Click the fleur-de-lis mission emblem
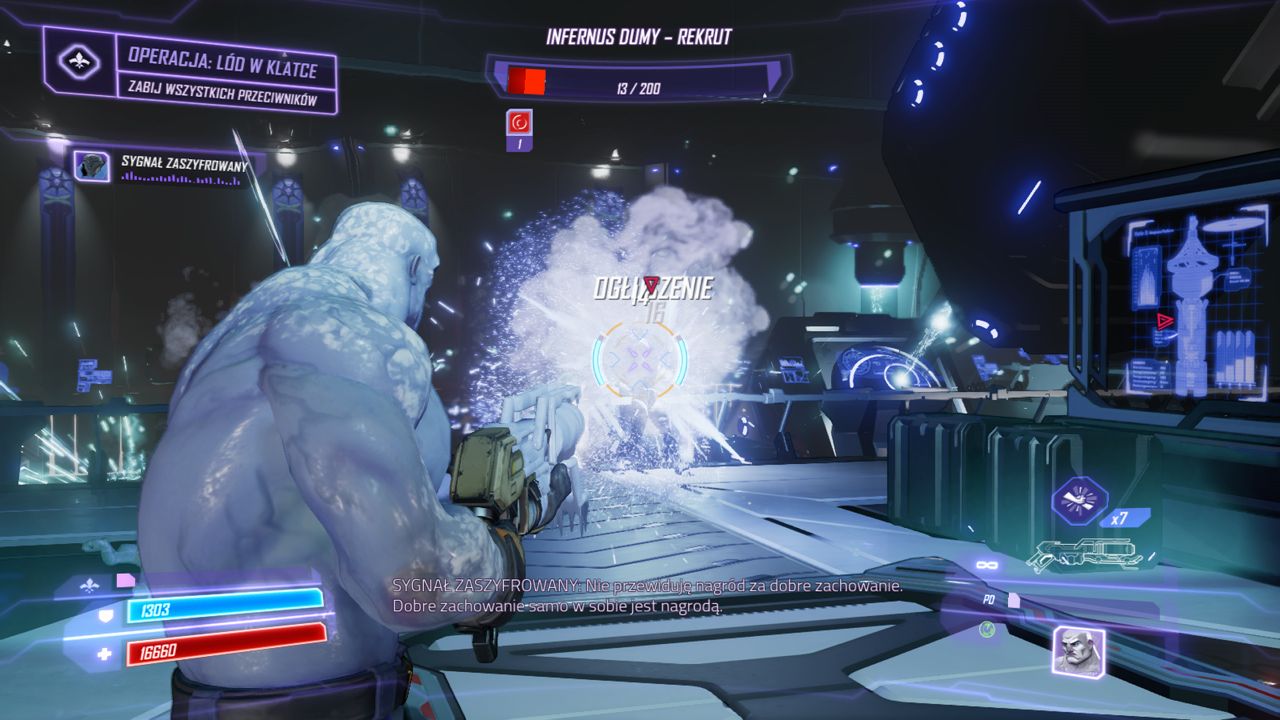This screenshot has width=1280, height=720. (x=79, y=61)
